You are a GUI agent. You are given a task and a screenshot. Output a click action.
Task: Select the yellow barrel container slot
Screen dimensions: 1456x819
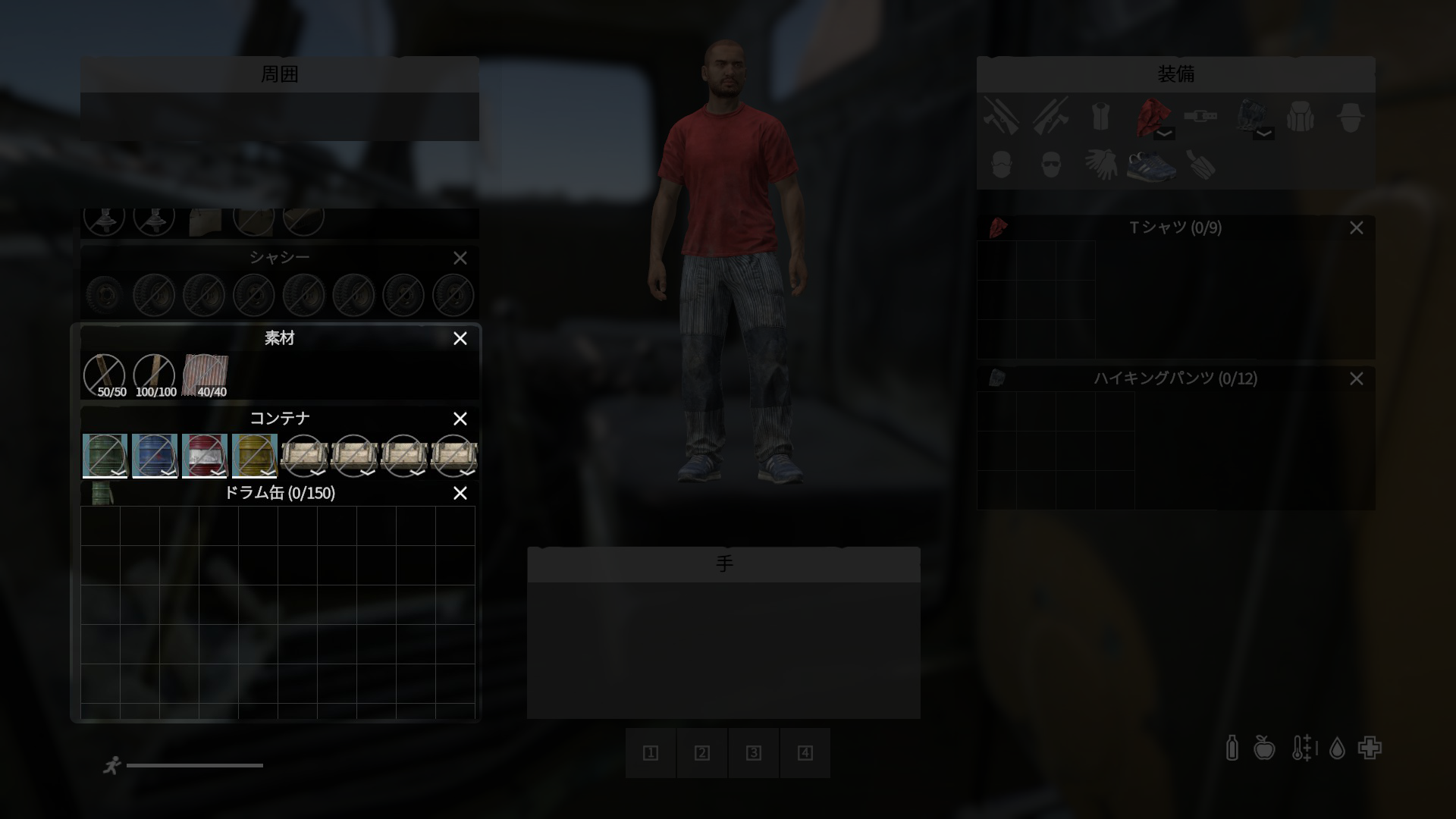point(254,454)
